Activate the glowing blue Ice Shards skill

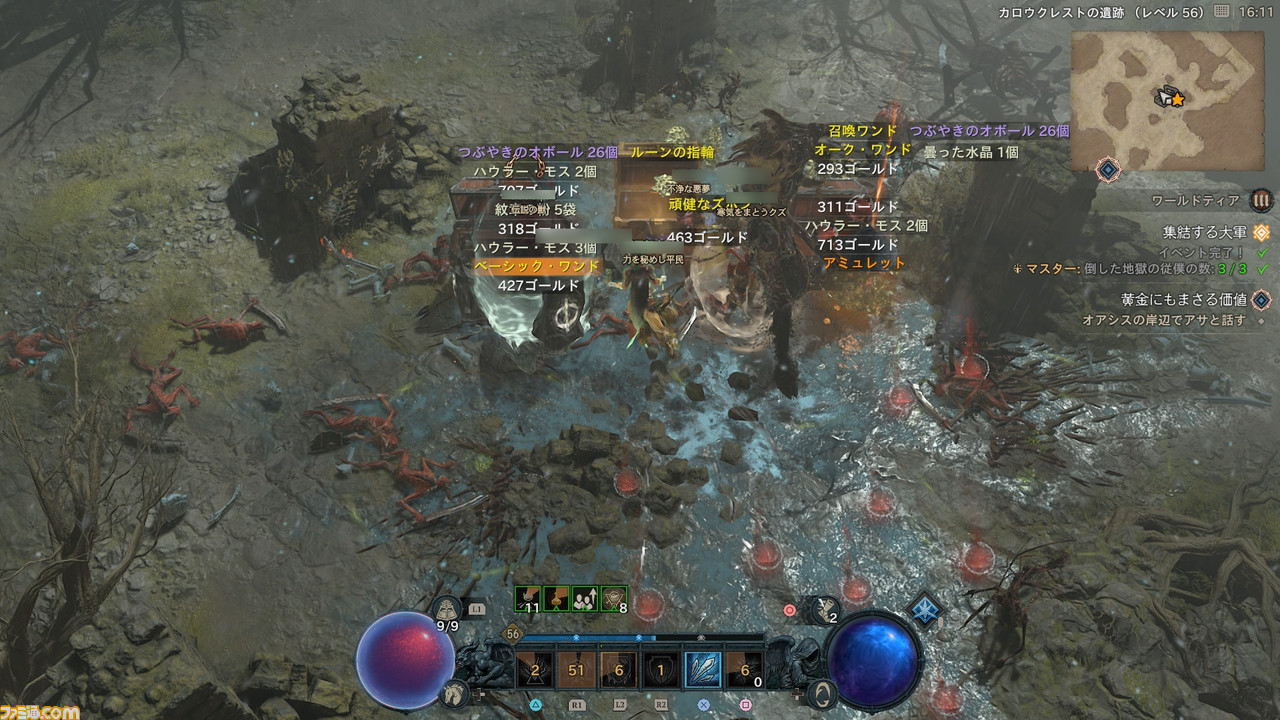pos(702,670)
